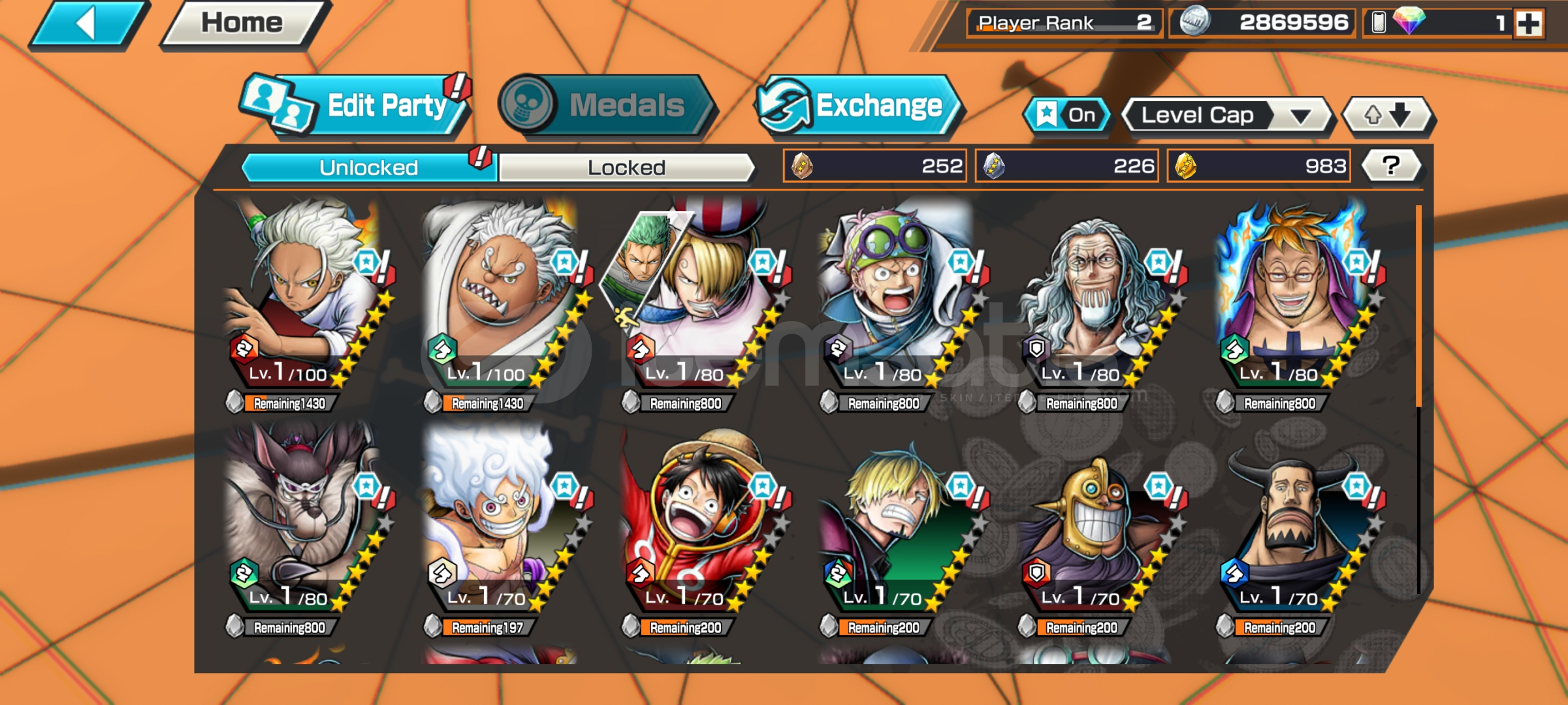Open the Edit Party menu
The image size is (1568, 705).
point(356,106)
